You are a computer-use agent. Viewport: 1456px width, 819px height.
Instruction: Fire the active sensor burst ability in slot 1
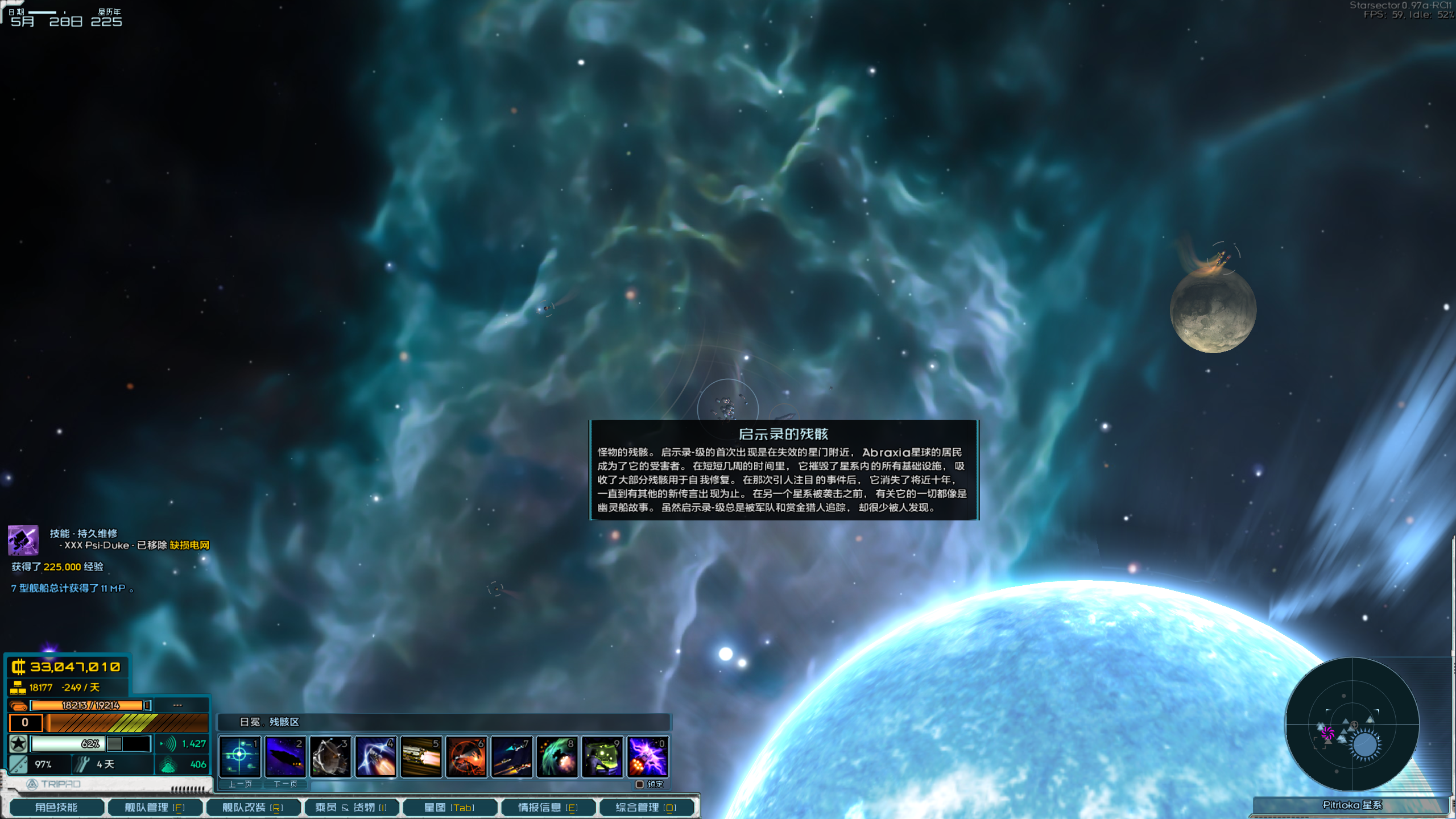(241, 756)
